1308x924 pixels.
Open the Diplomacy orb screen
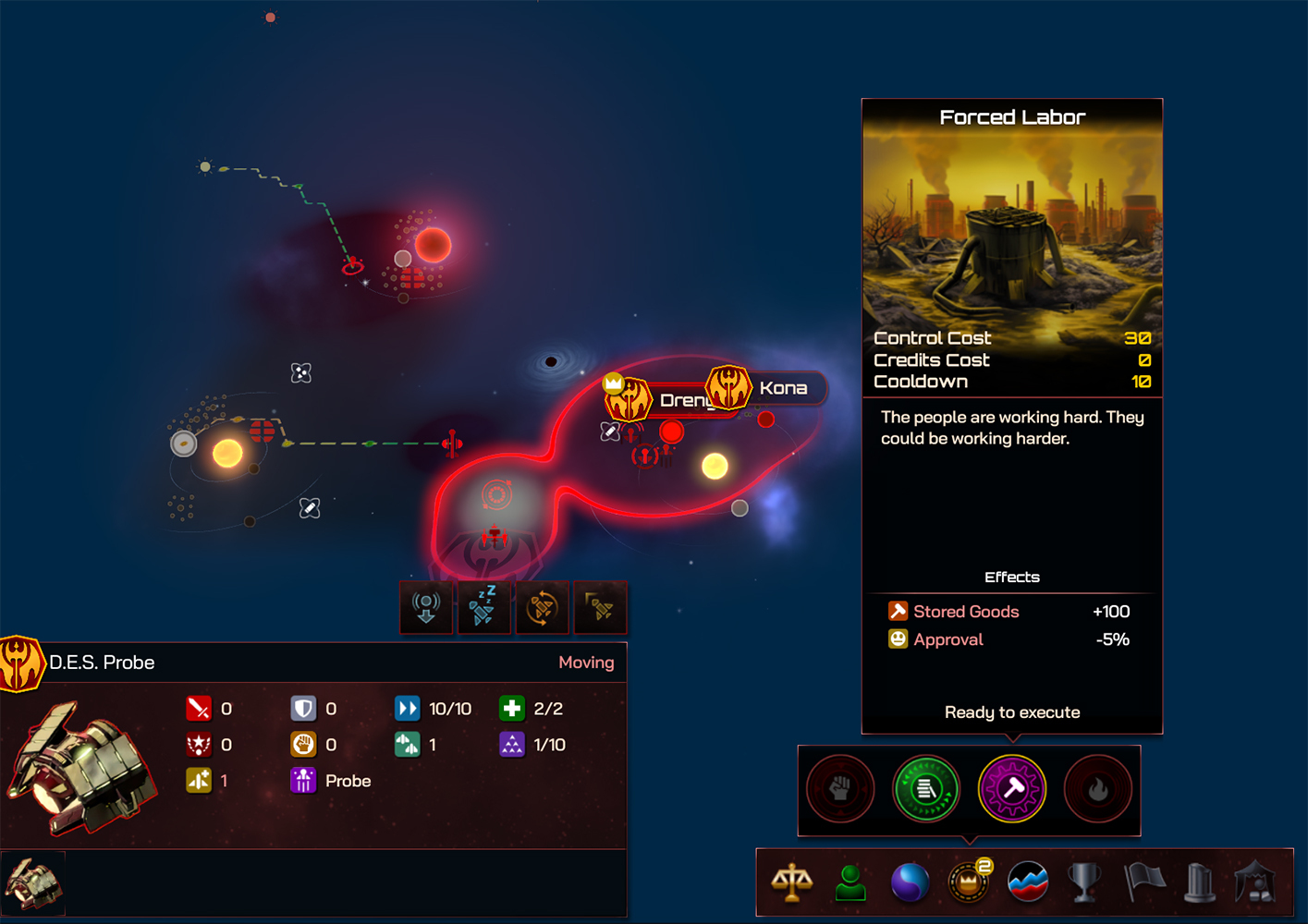[910, 882]
